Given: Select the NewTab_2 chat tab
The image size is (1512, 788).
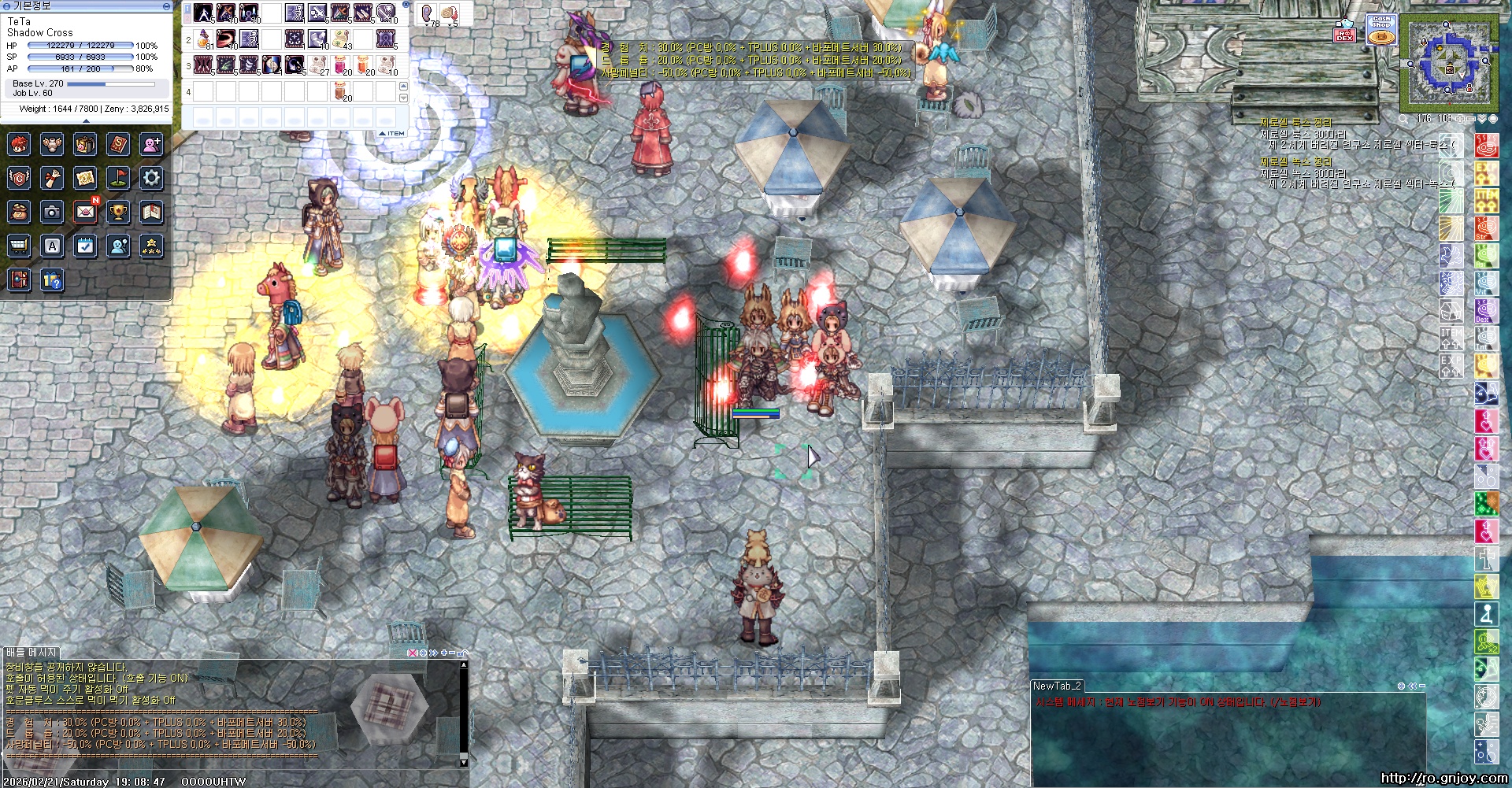Looking at the screenshot, I should tap(1057, 686).
